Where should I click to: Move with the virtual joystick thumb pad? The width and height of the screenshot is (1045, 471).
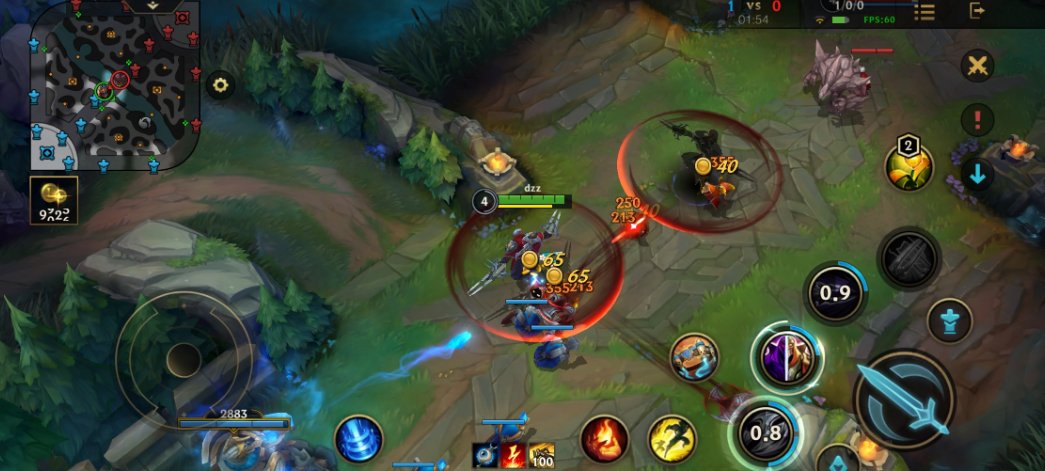pos(184,358)
